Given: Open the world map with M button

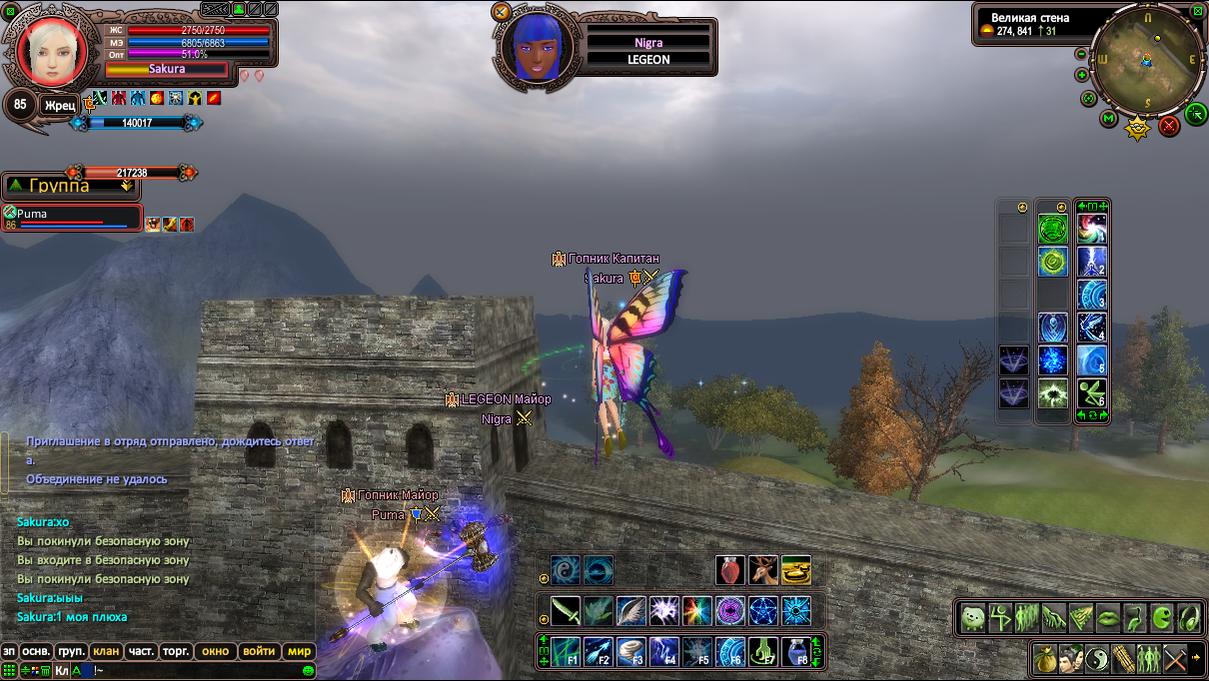Looking at the screenshot, I should click(x=1109, y=119).
